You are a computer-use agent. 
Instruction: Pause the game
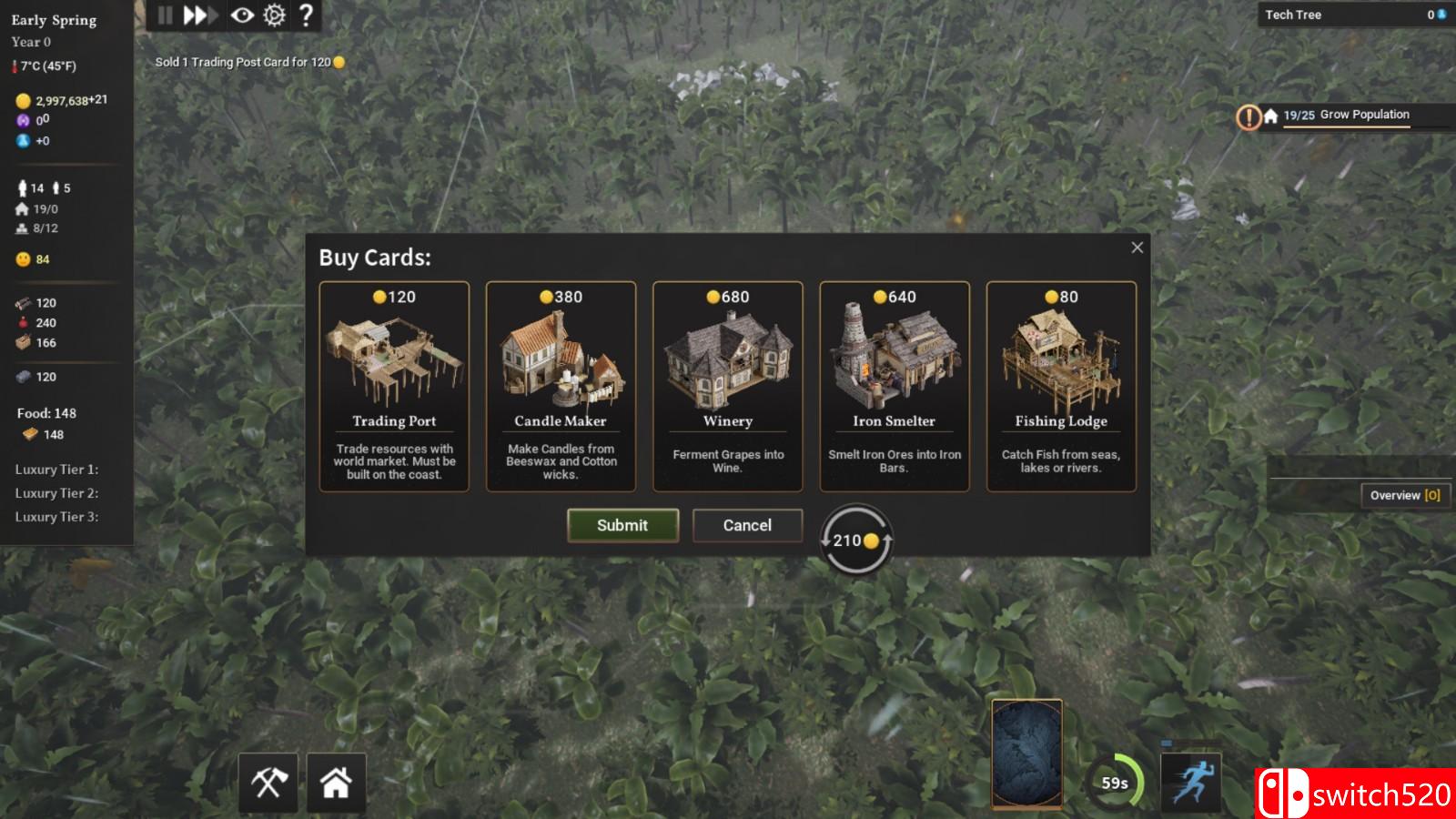click(165, 15)
